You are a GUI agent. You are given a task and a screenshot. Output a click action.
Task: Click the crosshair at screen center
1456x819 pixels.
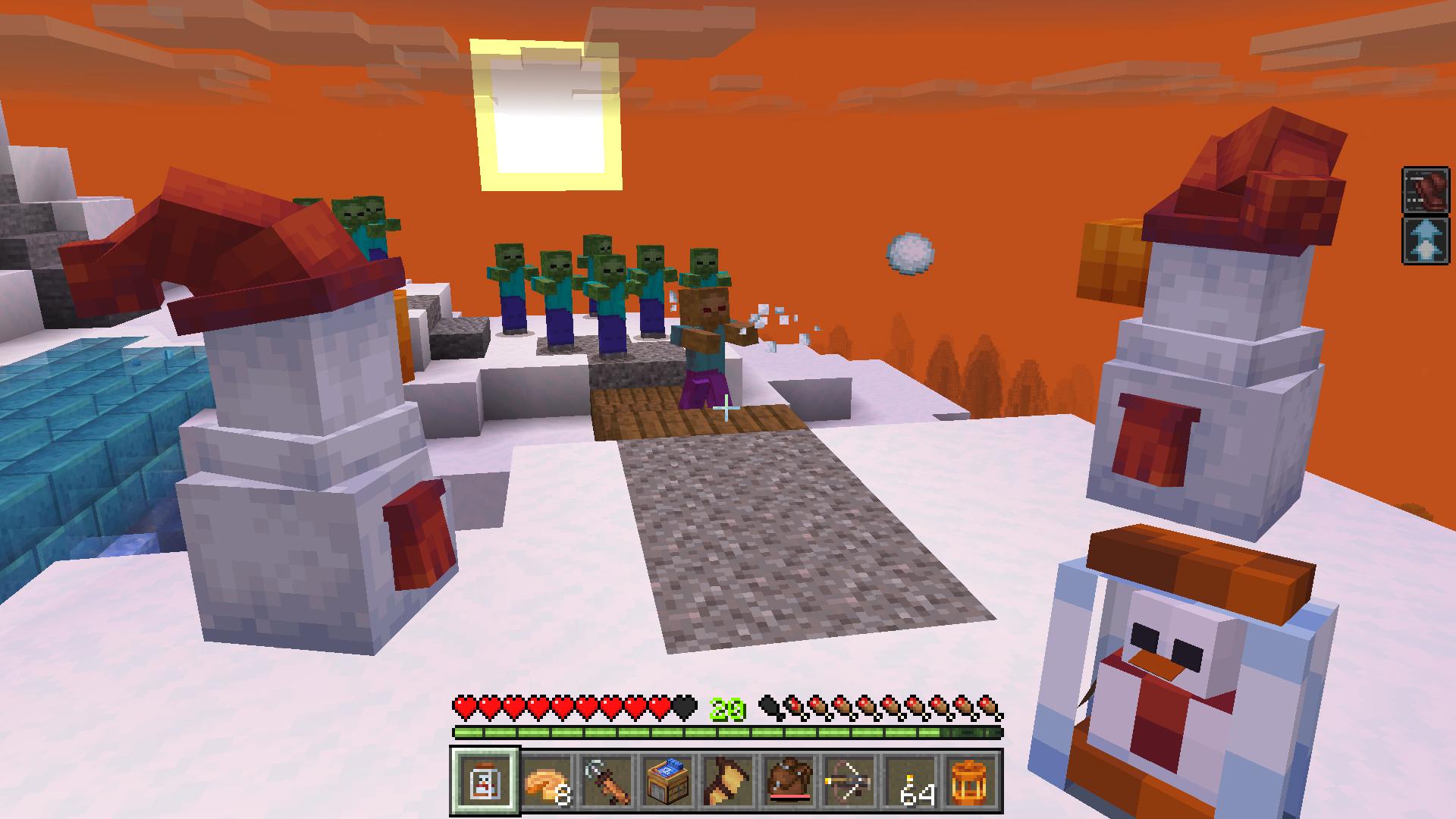(x=726, y=409)
